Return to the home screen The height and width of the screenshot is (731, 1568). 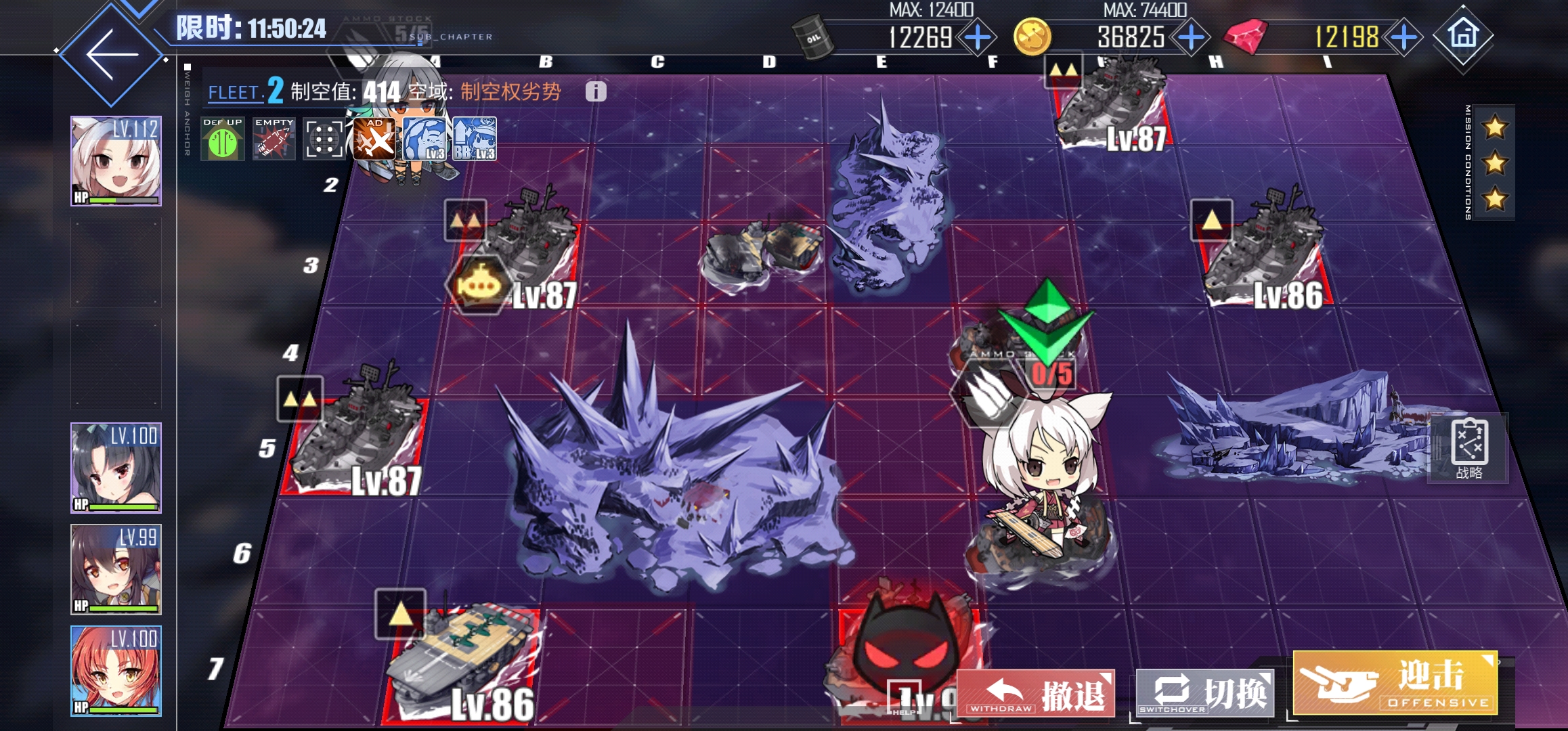[x=1463, y=35]
